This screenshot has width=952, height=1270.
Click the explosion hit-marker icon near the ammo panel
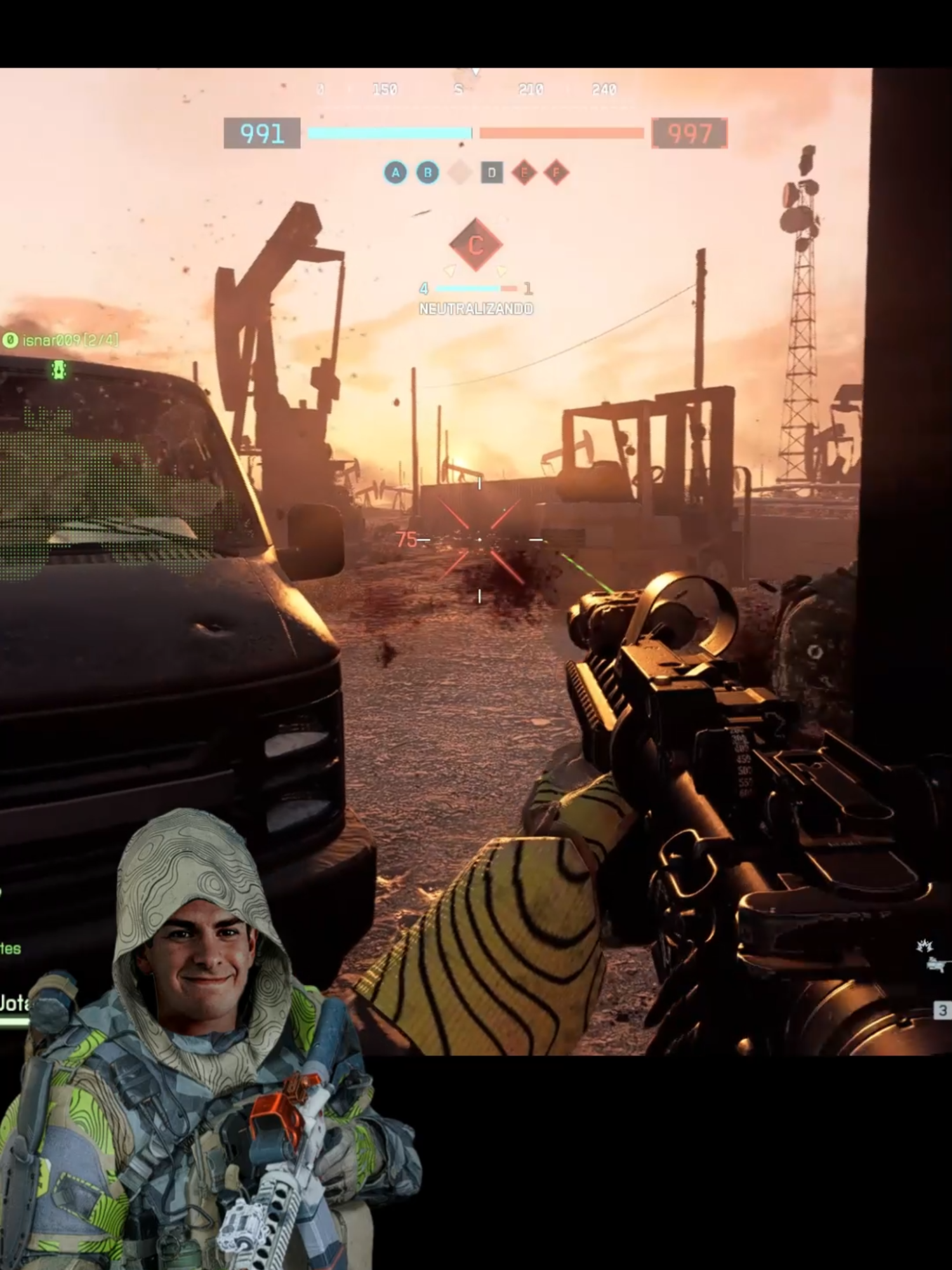(925, 946)
